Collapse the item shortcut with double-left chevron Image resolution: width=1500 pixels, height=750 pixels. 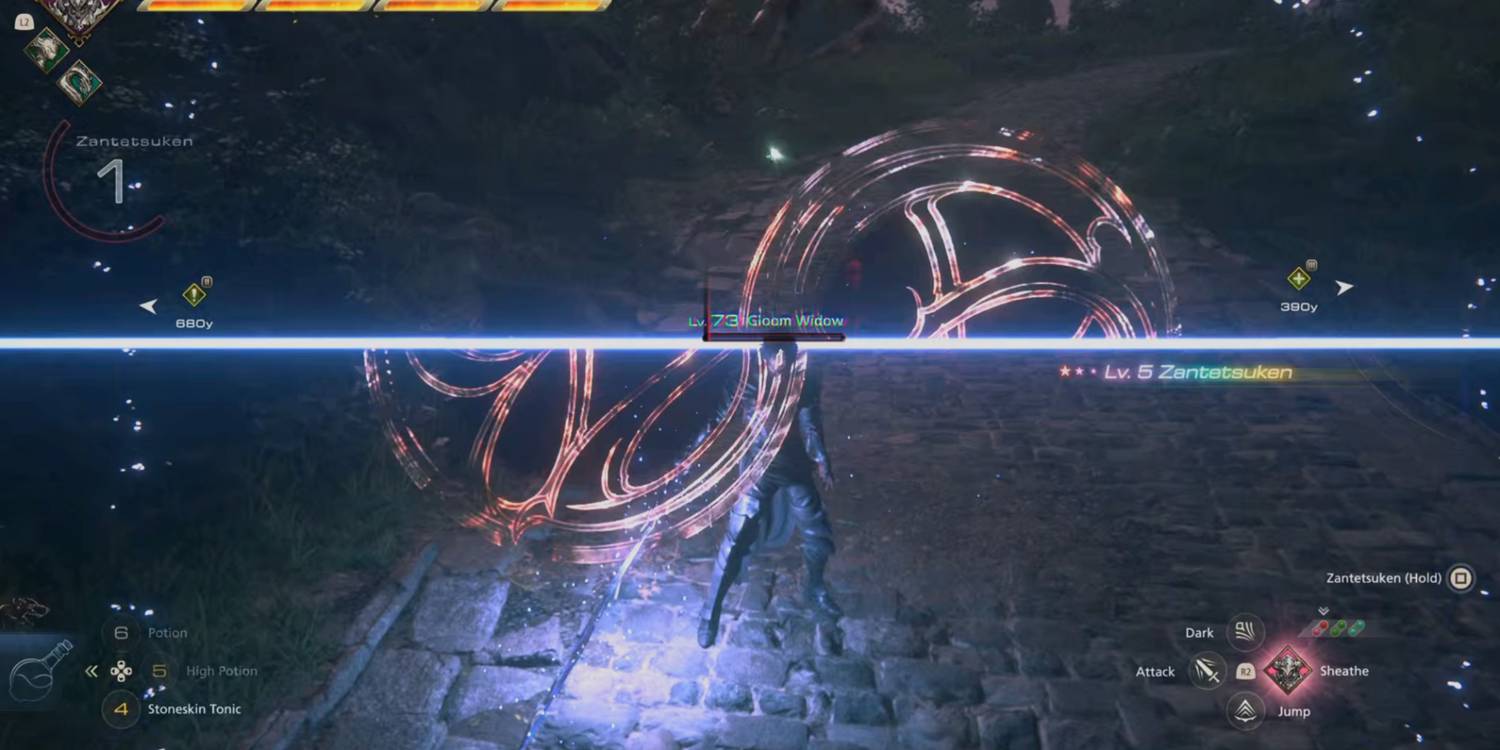pyautogui.click(x=91, y=671)
